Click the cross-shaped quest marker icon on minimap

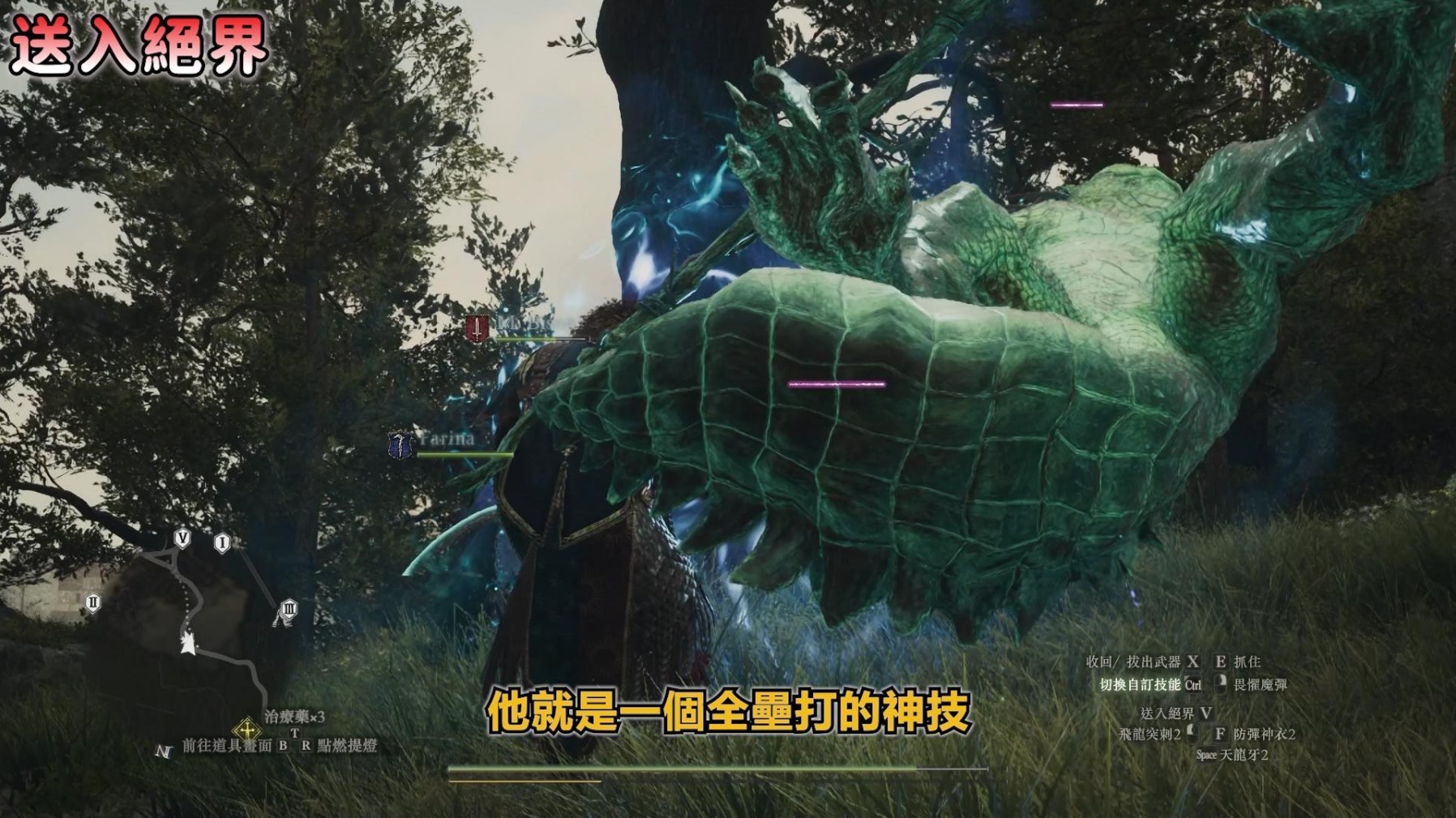(x=247, y=731)
